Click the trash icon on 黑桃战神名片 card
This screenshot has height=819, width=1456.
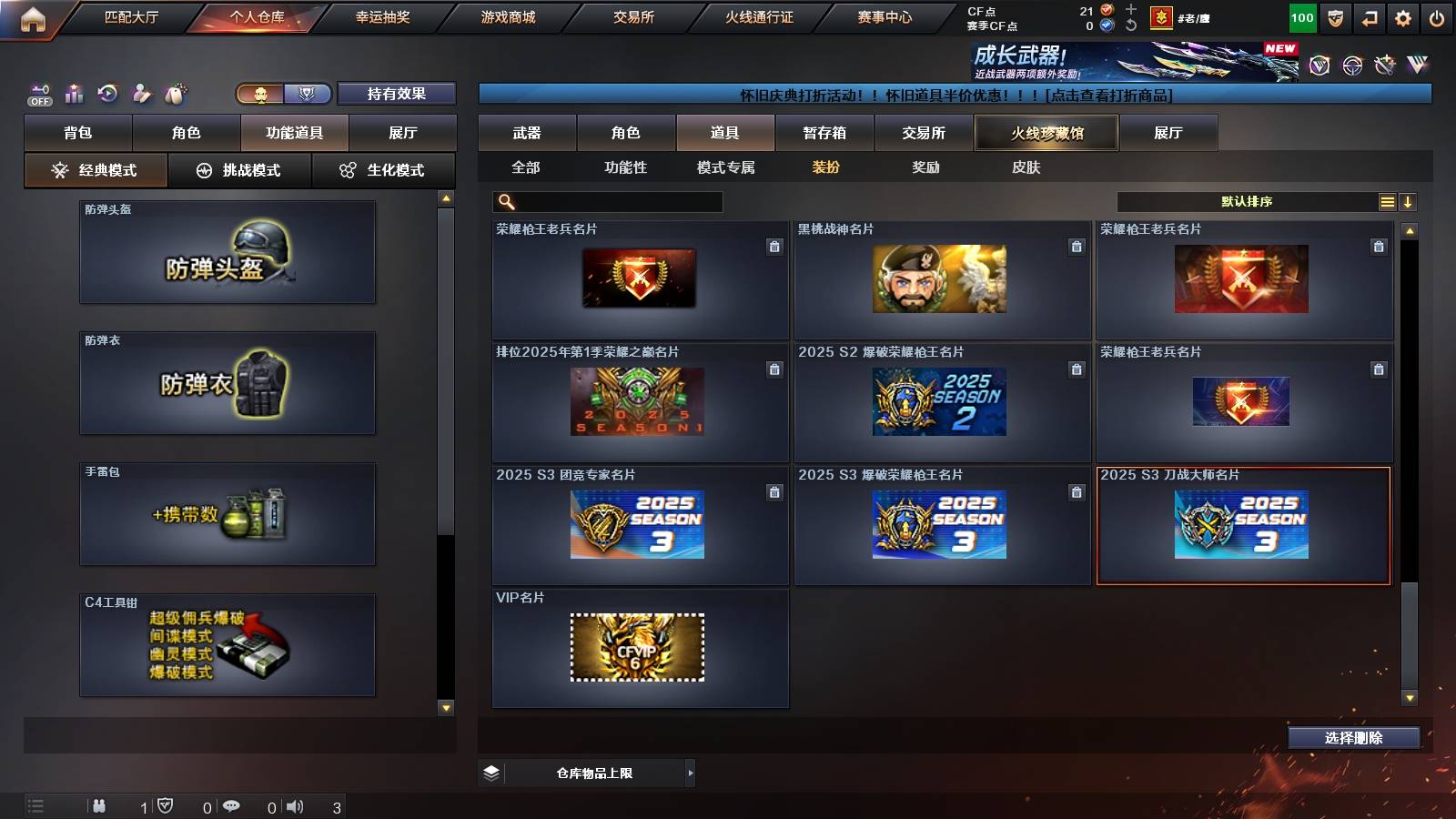[1077, 245]
